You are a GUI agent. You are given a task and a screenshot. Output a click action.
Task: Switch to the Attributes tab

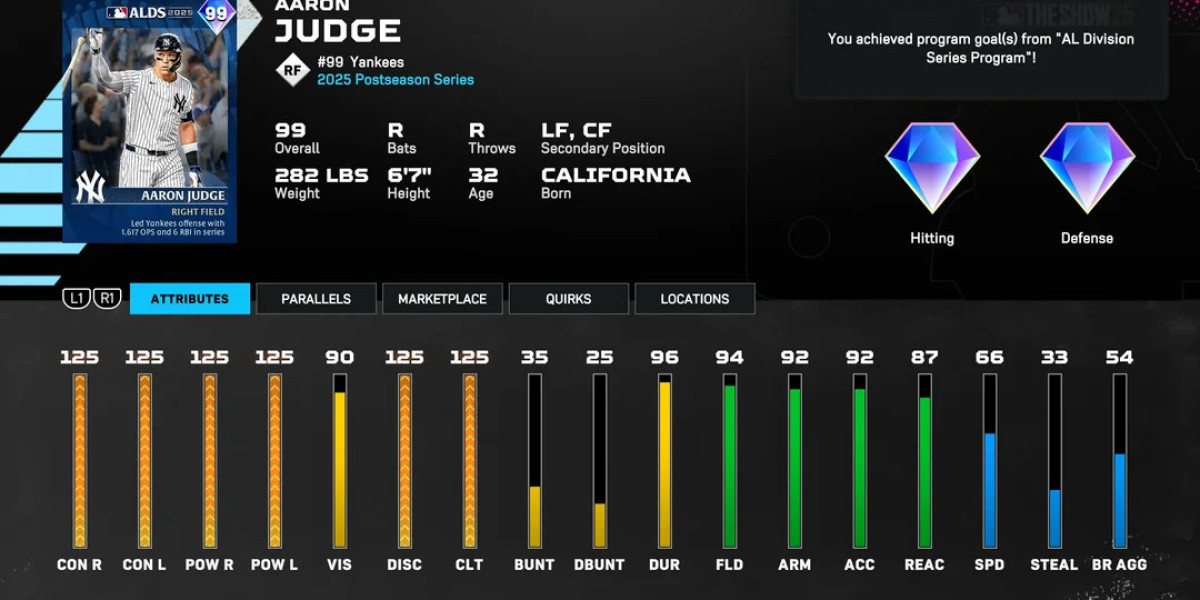tap(190, 299)
